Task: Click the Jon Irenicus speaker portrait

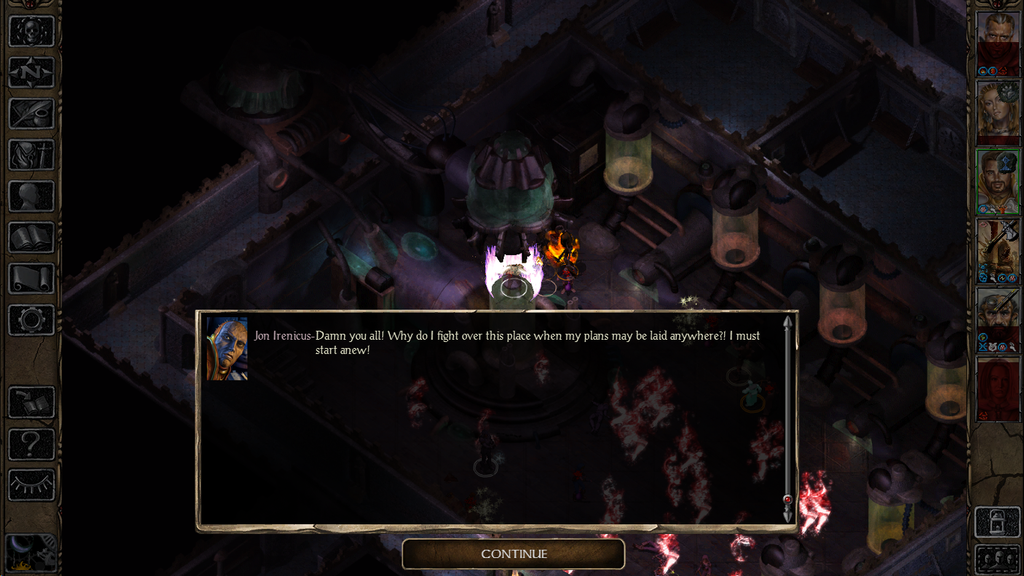Action: [x=227, y=349]
